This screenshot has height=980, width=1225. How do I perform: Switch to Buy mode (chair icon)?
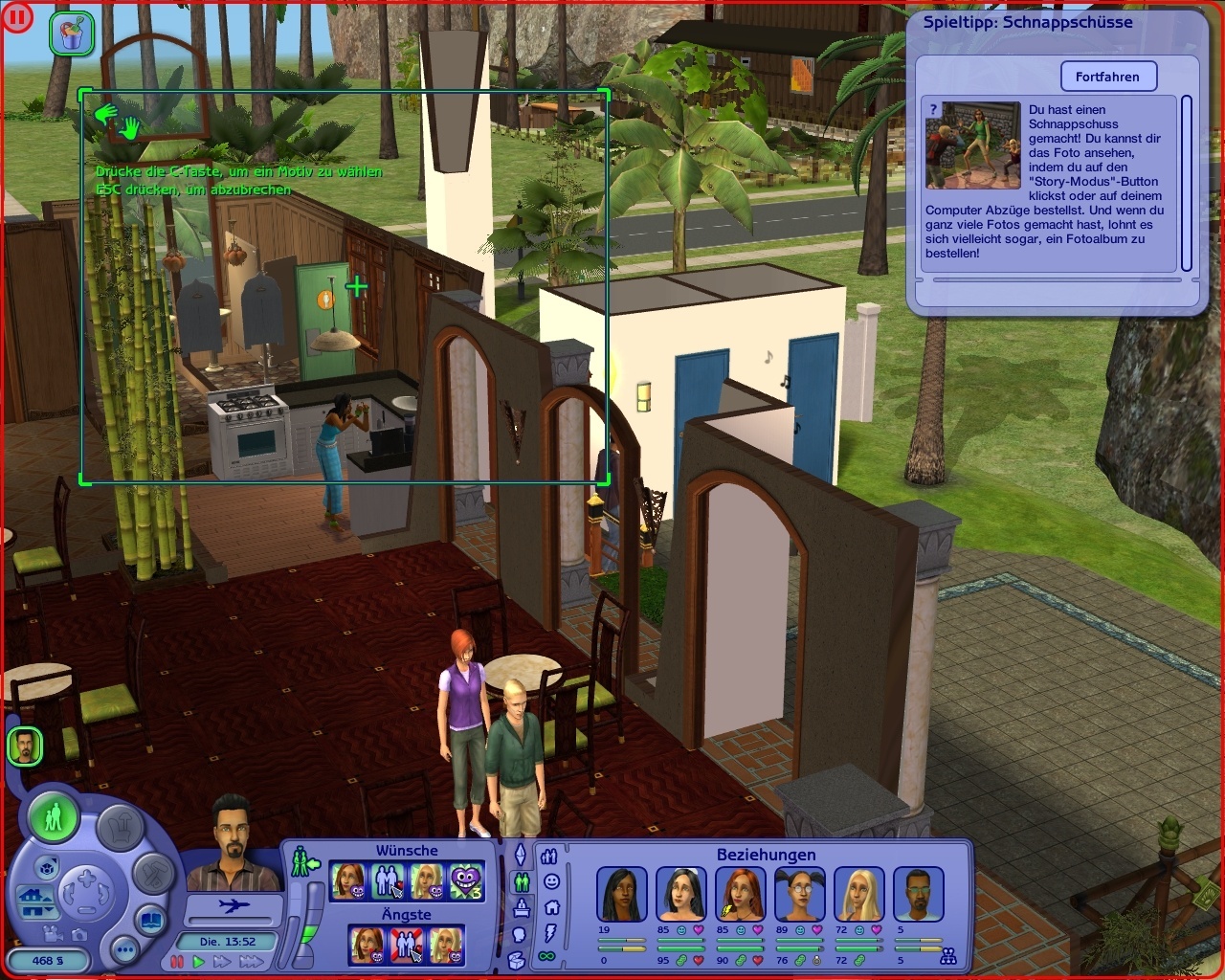120,827
